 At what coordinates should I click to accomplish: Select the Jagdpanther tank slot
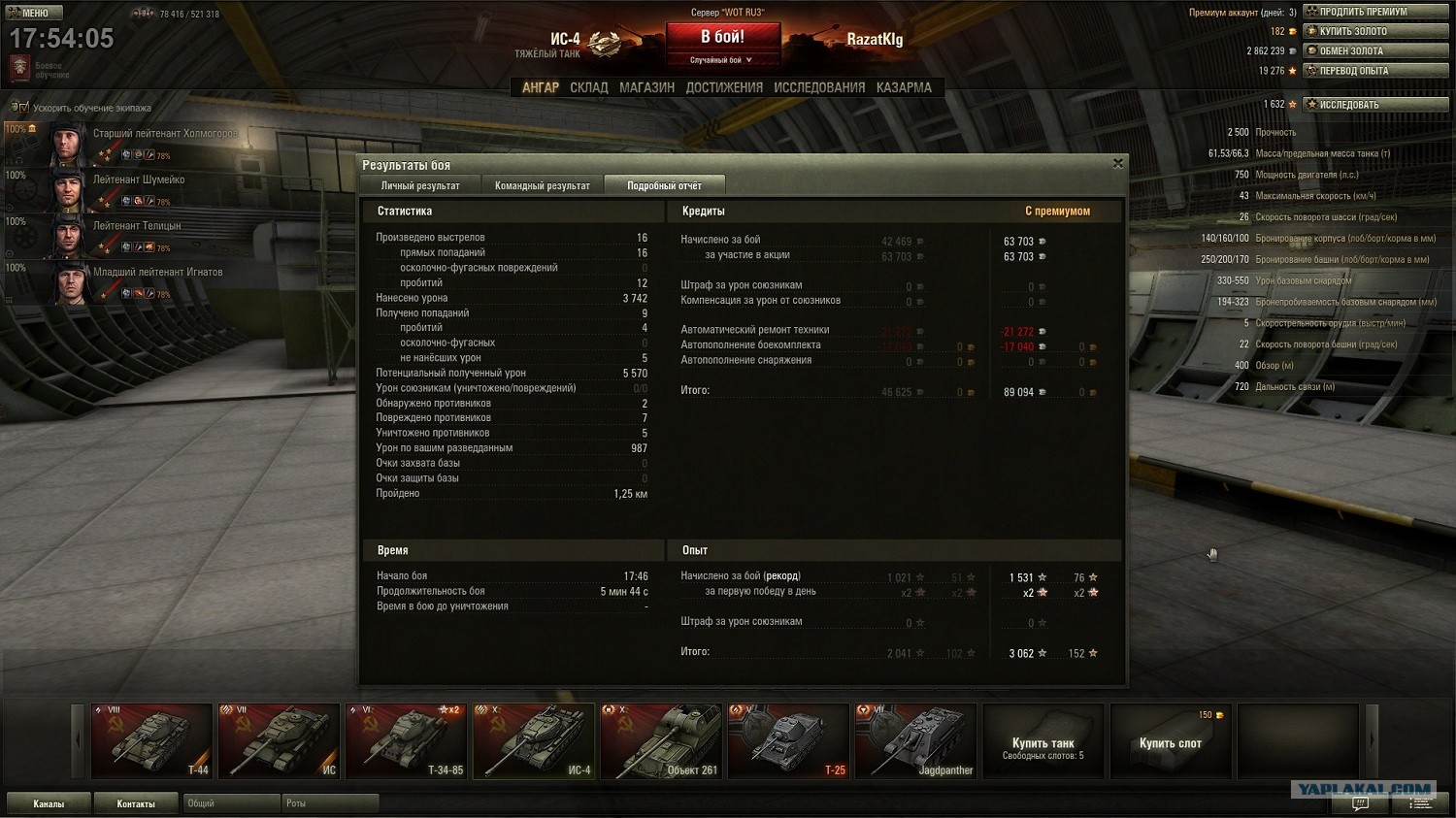(x=915, y=740)
